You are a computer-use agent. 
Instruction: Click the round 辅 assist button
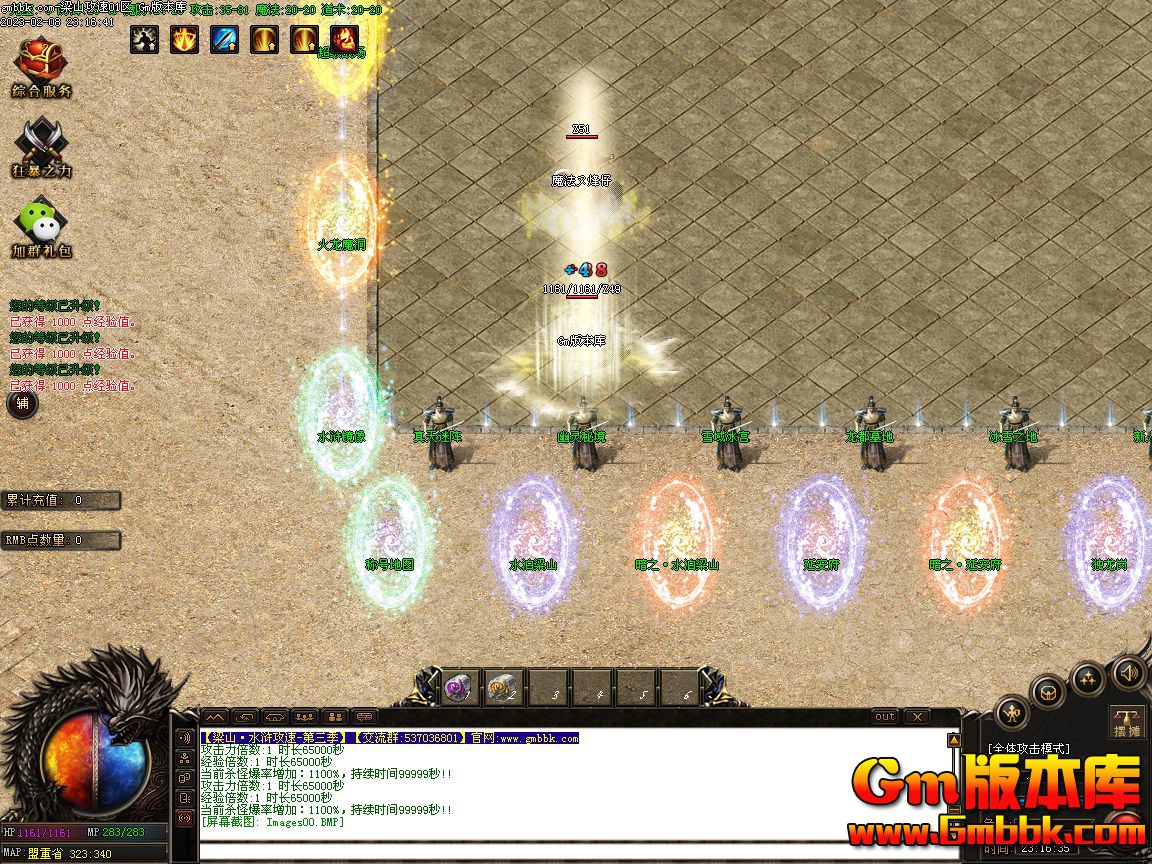pyautogui.click(x=22, y=404)
